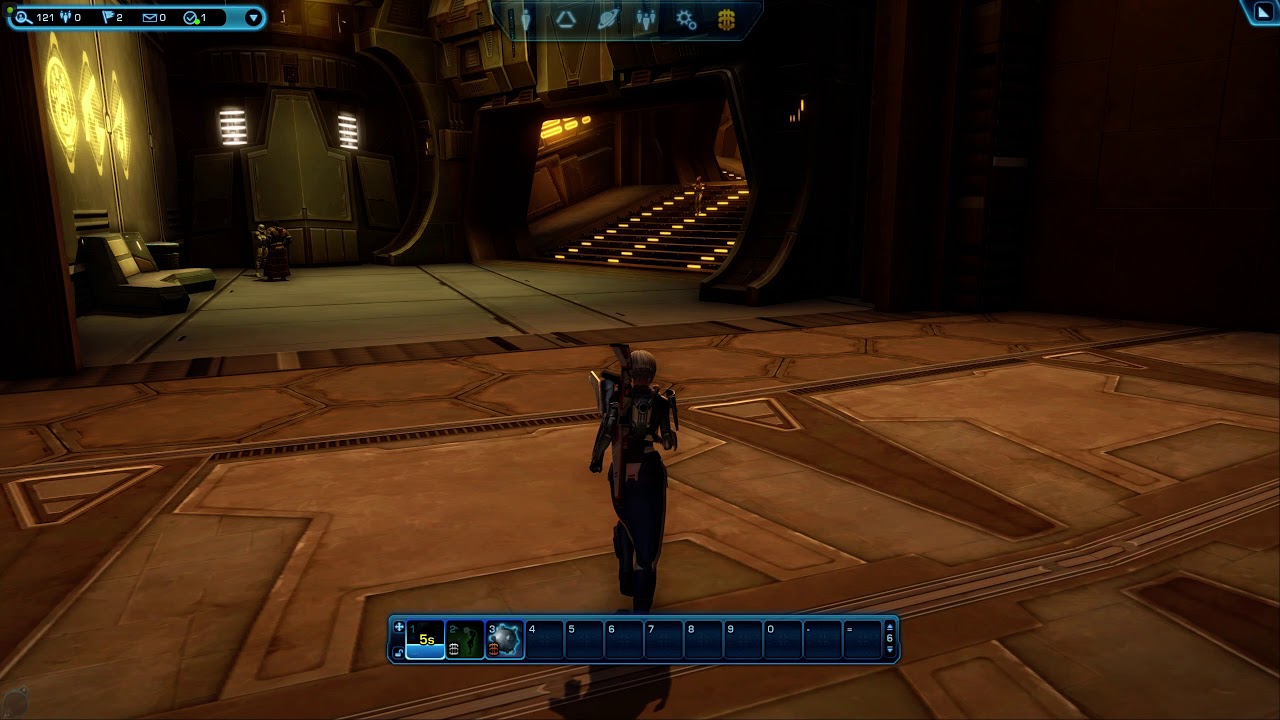The image size is (1280, 720).
Task: Switch to the next hotbar page
Action: point(890,628)
